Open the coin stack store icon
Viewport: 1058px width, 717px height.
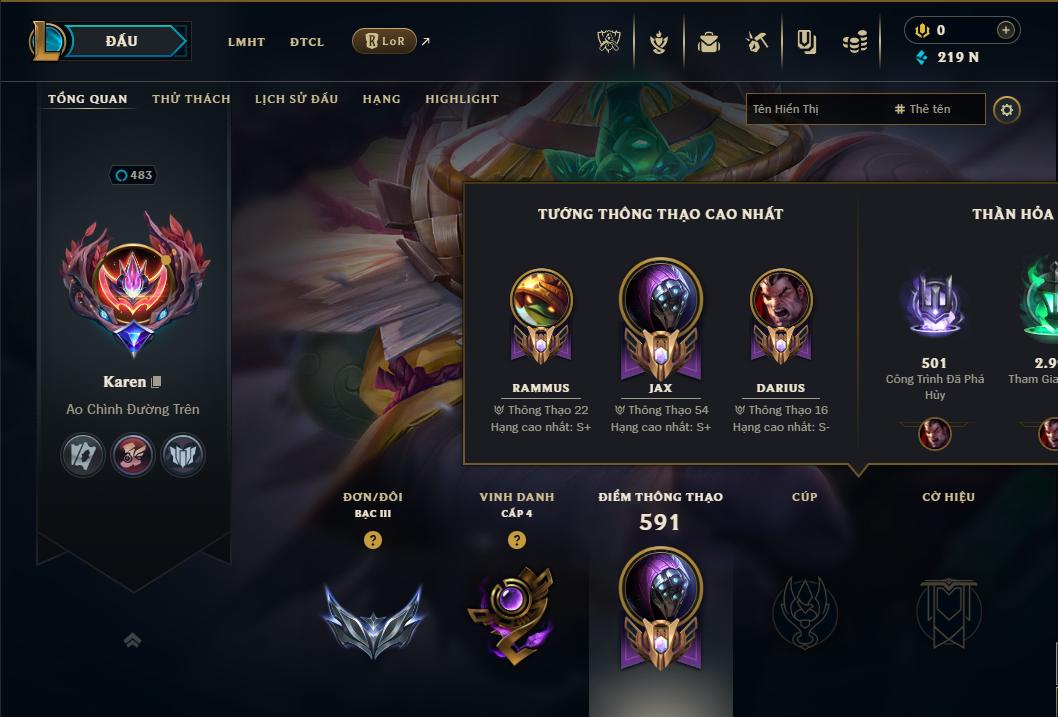[854, 42]
